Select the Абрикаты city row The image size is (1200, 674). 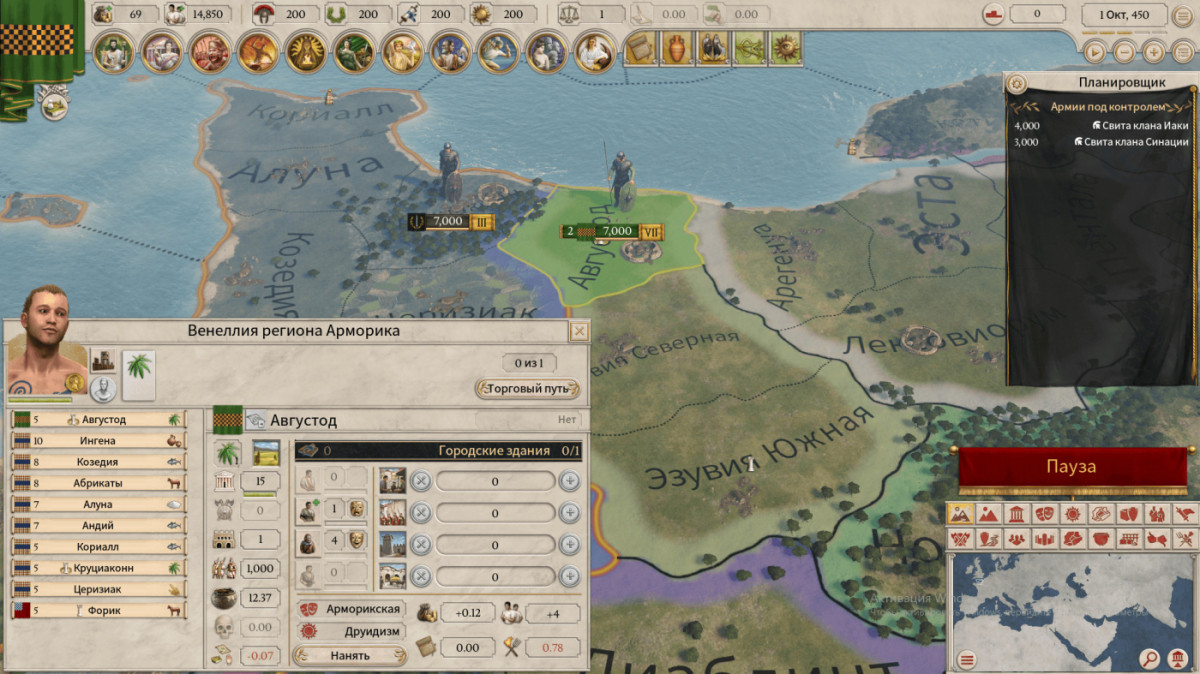click(98, 483)
